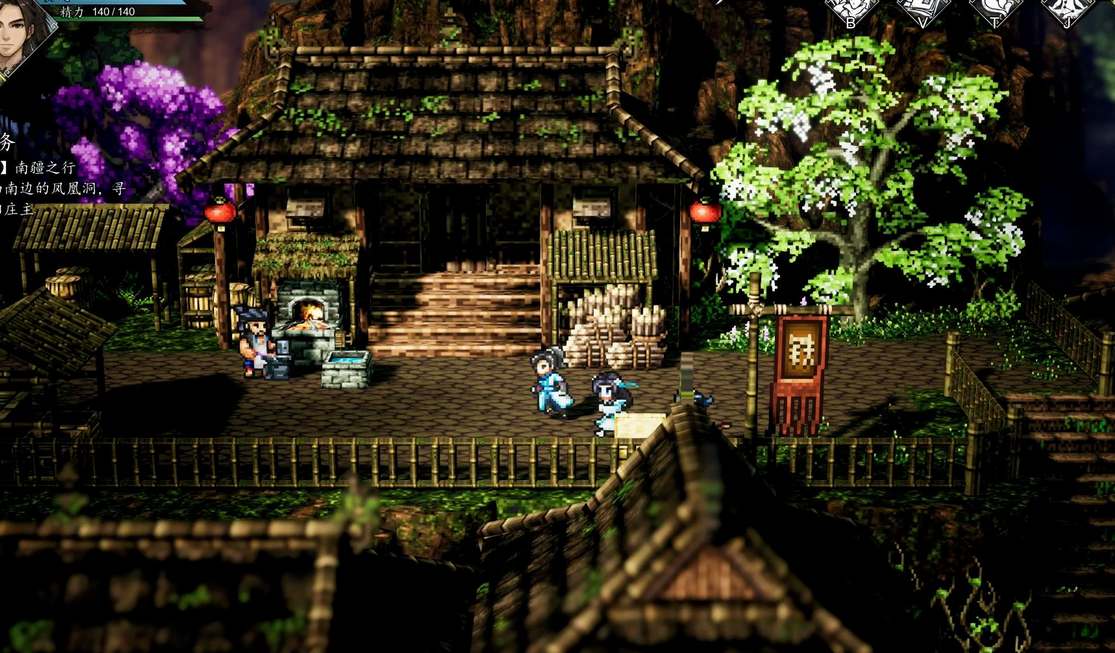Open the diamond menu icon labeled V
Image resolution: width=1115 pixels, height=653 pixels.
(923, 10)
